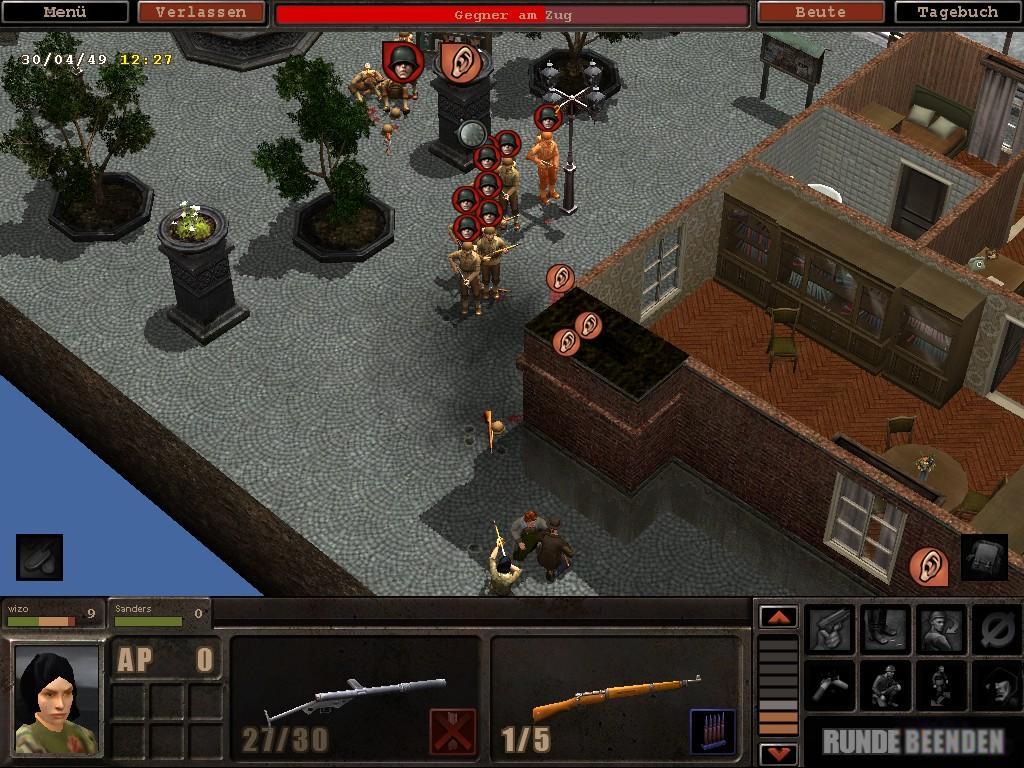The height and width of the screenshot is (768, 1024).
Task: Click the Verlassen button
Action: pos(201,13)
